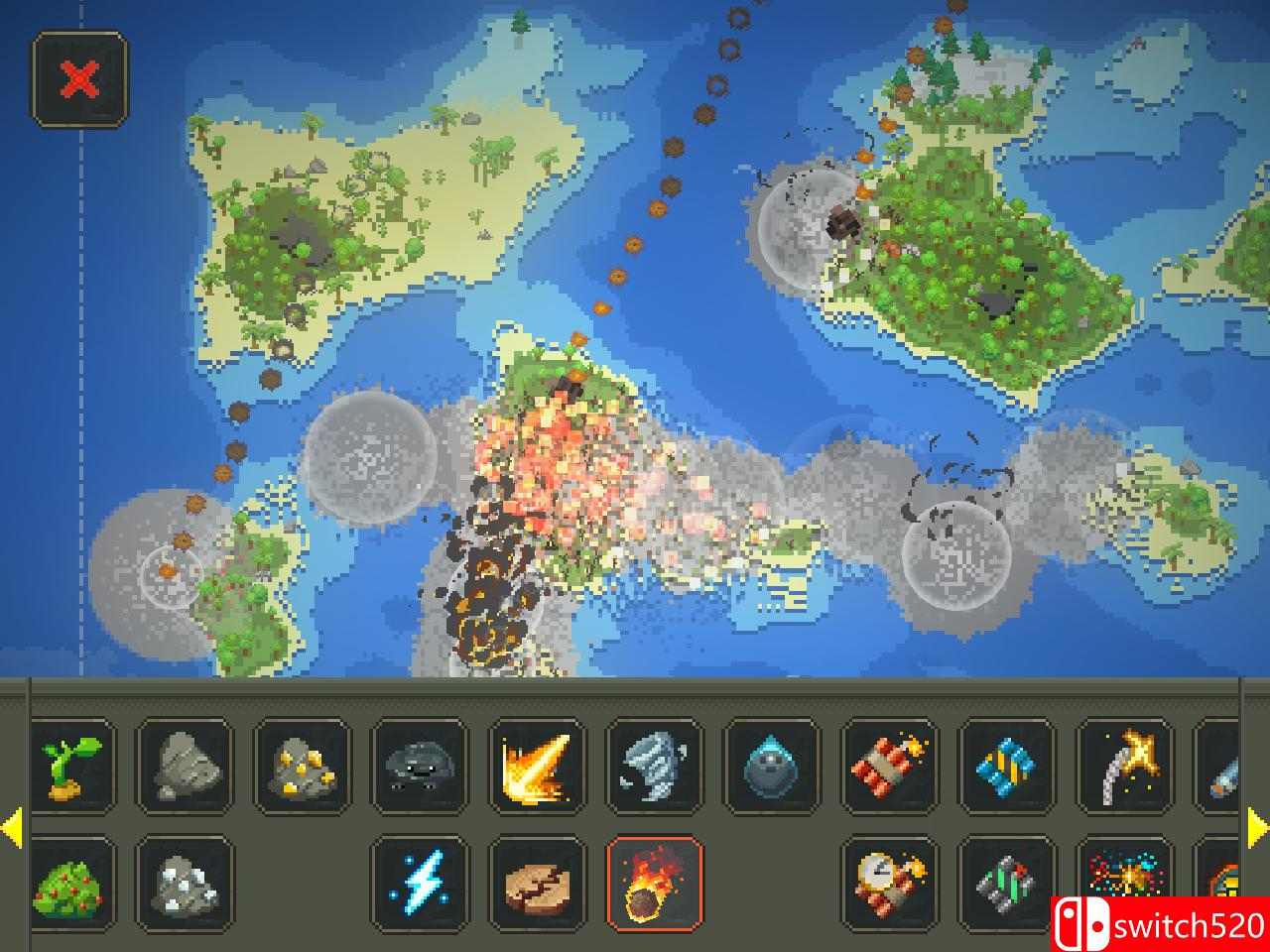Activate the lightning bolt power
Image resolution: width=1270 pixels, height=952 pixels.
(x=422, y=886)
